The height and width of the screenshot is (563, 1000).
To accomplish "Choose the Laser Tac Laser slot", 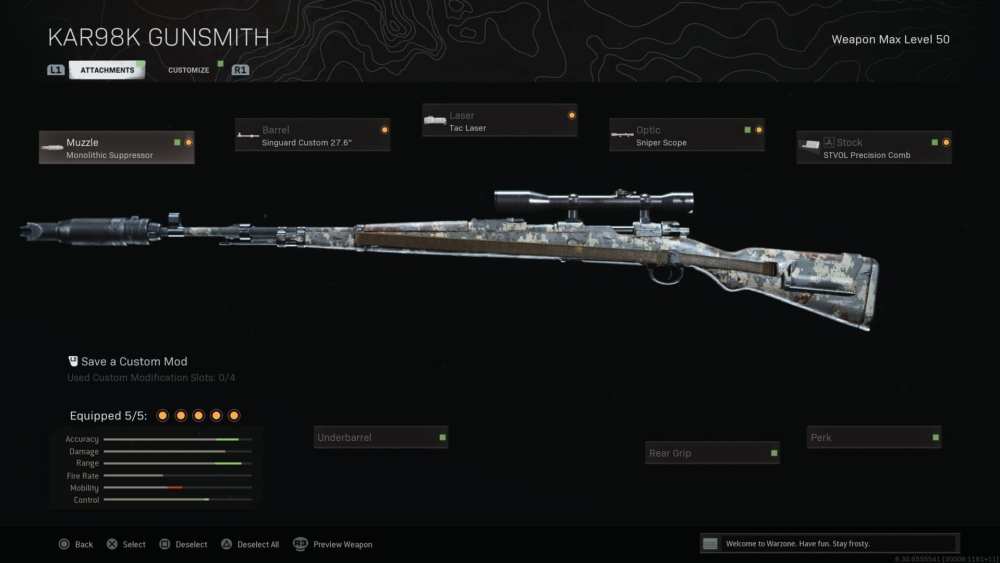I will pos(499,121).
